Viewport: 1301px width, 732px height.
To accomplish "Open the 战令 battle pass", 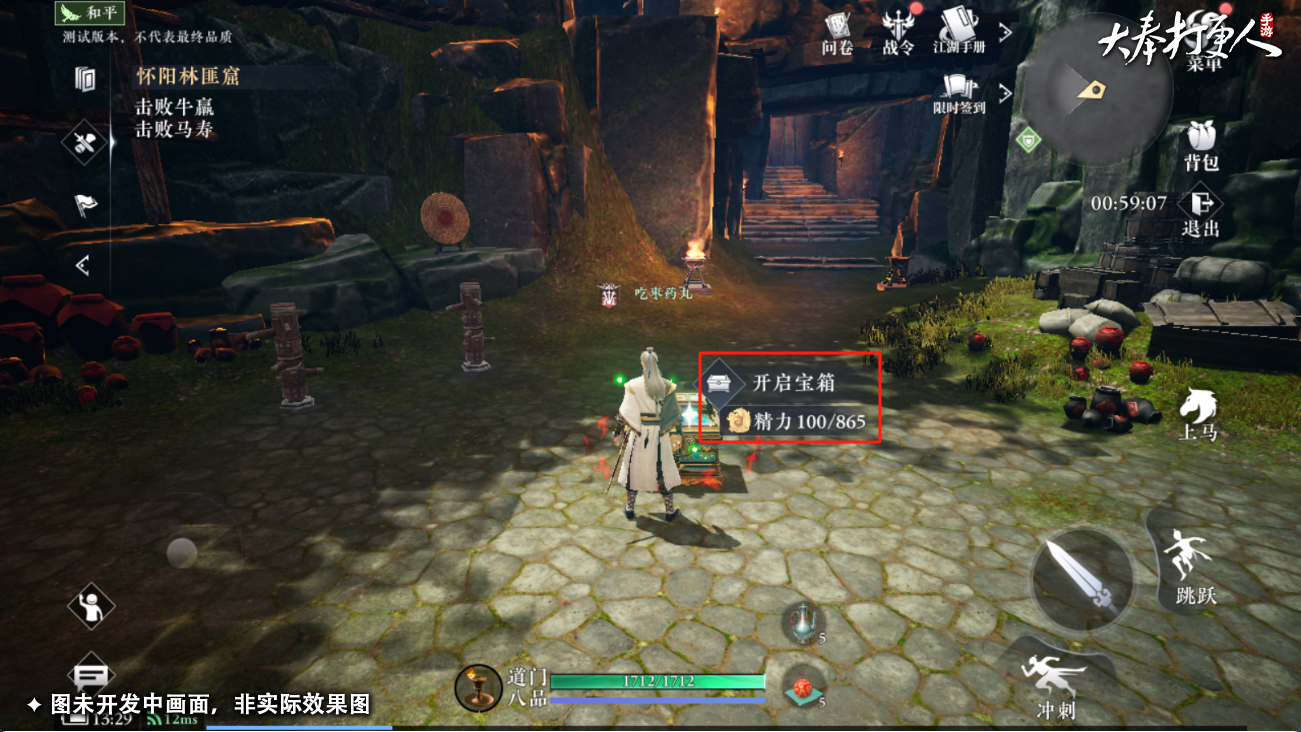I will coord(897,31).
